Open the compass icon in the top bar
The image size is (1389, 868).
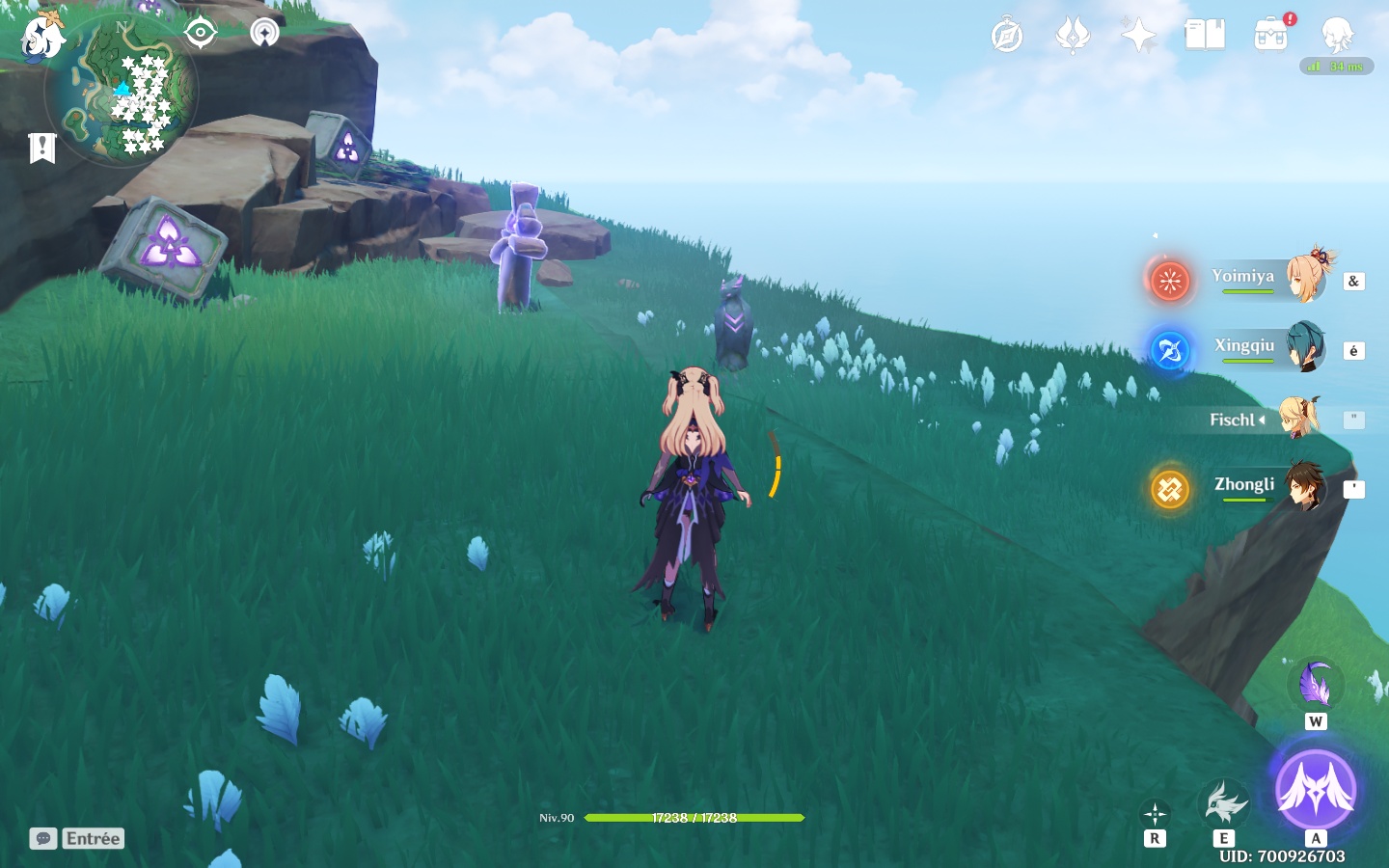tap(1007, 37)
